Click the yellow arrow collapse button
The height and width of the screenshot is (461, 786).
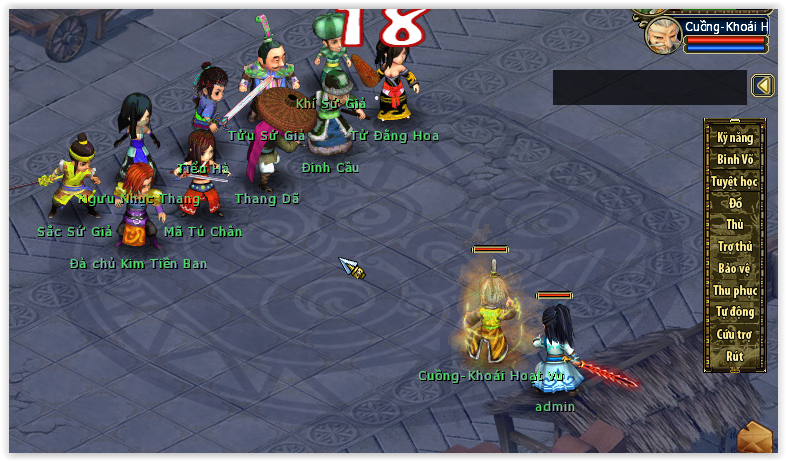[x=763, y=86]
